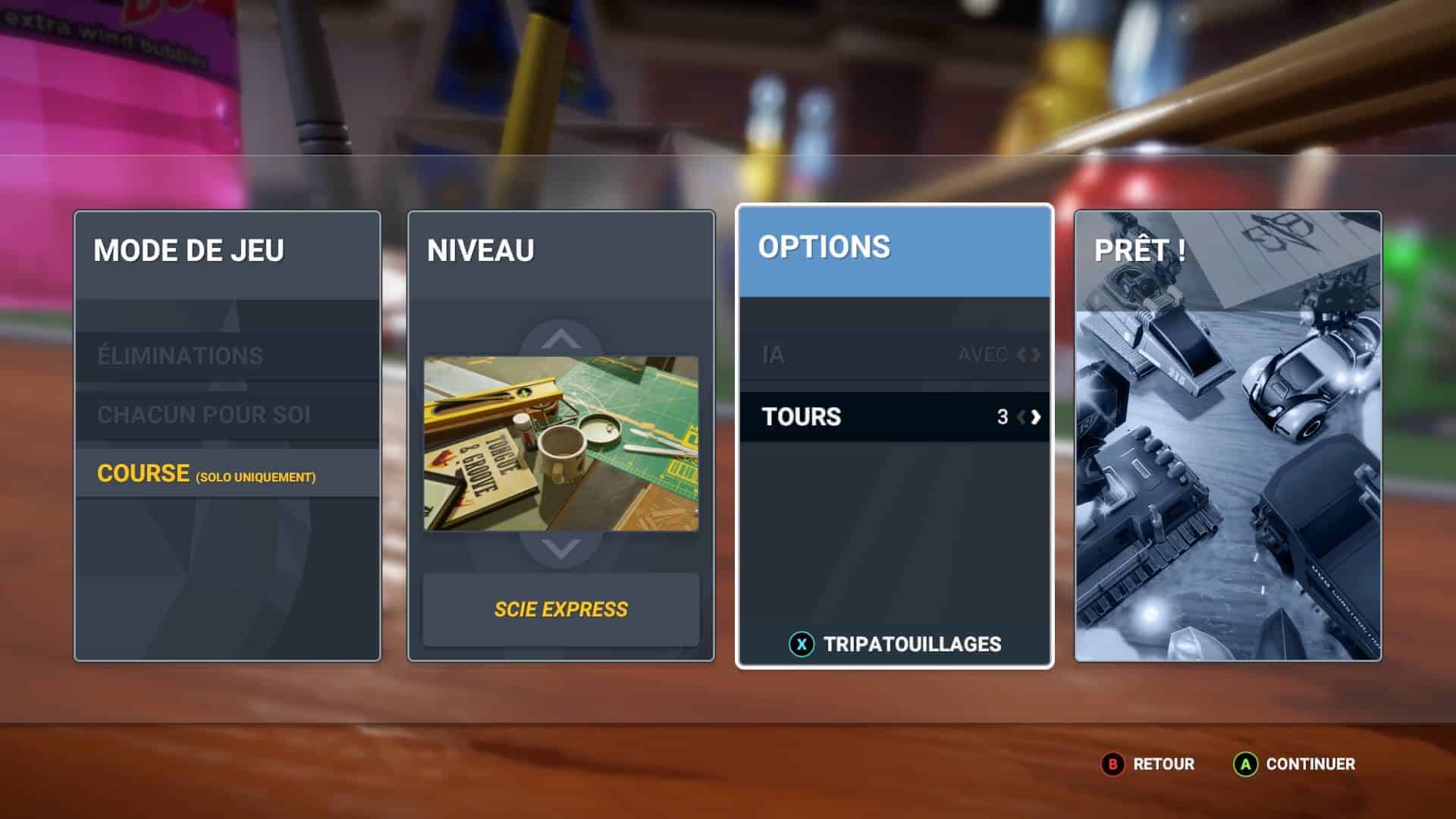Increase the Tours lap count
The width and height of the screenshot is (1456, 819).
(x=1036, y=416)
